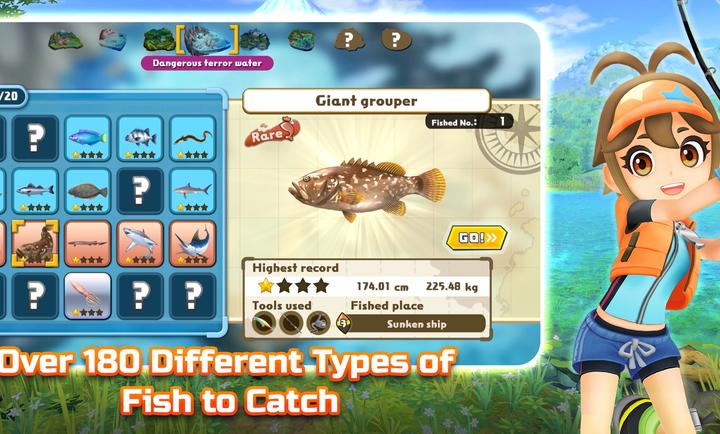Image resolution: width=720 pixels, height=434 pixels.
Task: Select the squid tile
Action: pos(87,295)
